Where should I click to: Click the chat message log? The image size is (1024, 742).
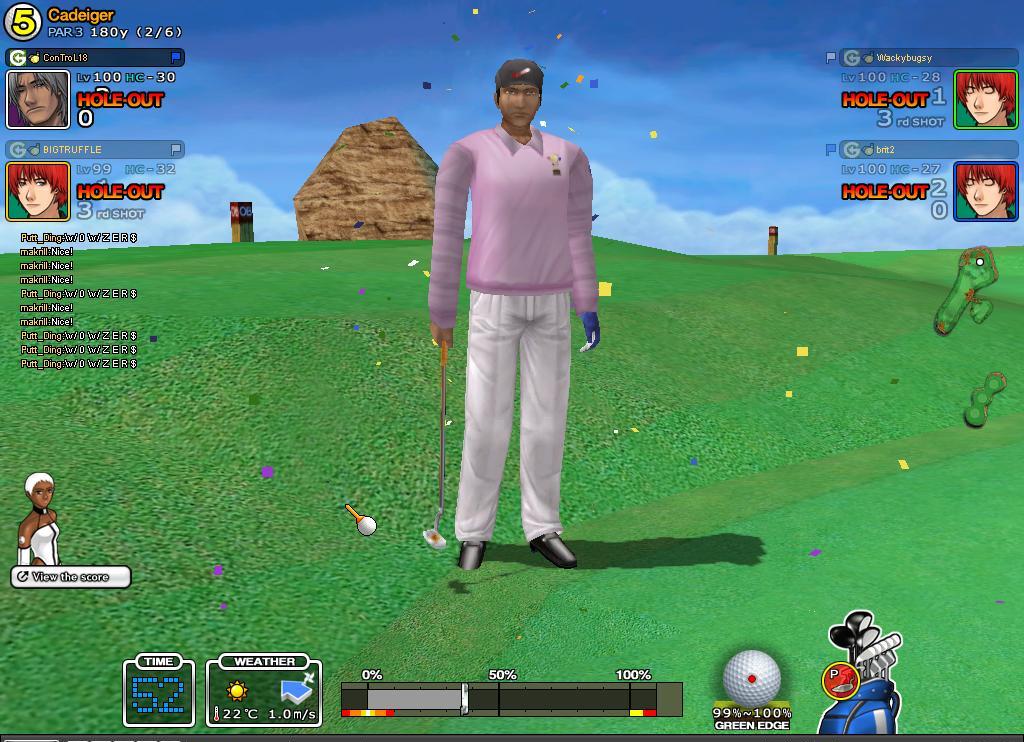(79, 301)
